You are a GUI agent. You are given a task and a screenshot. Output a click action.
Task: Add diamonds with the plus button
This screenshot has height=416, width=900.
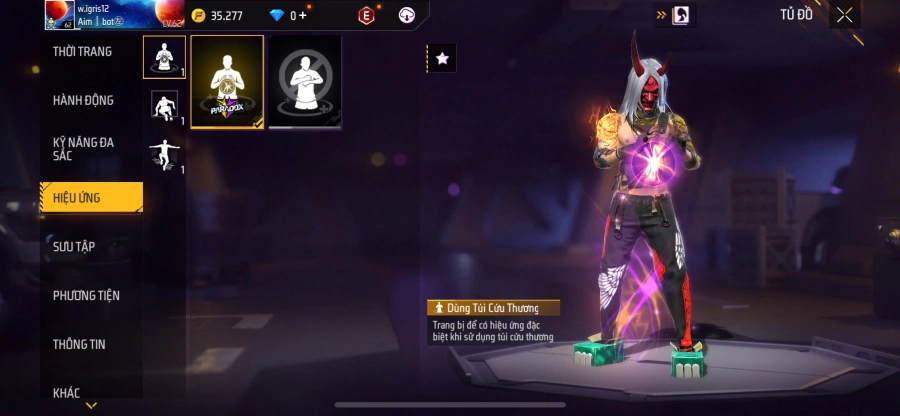(303, 16)
